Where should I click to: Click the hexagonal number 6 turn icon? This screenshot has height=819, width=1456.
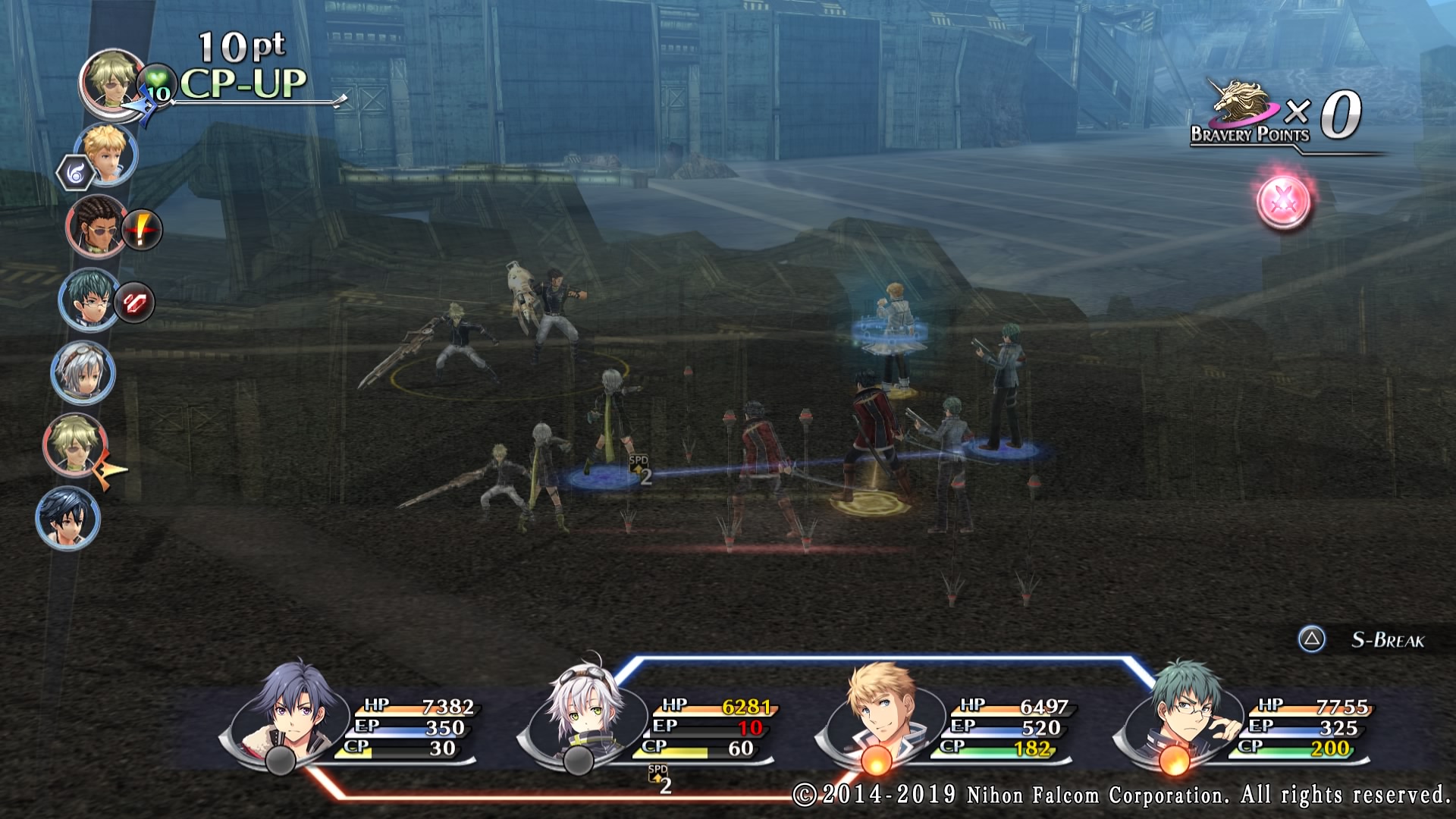75,174
